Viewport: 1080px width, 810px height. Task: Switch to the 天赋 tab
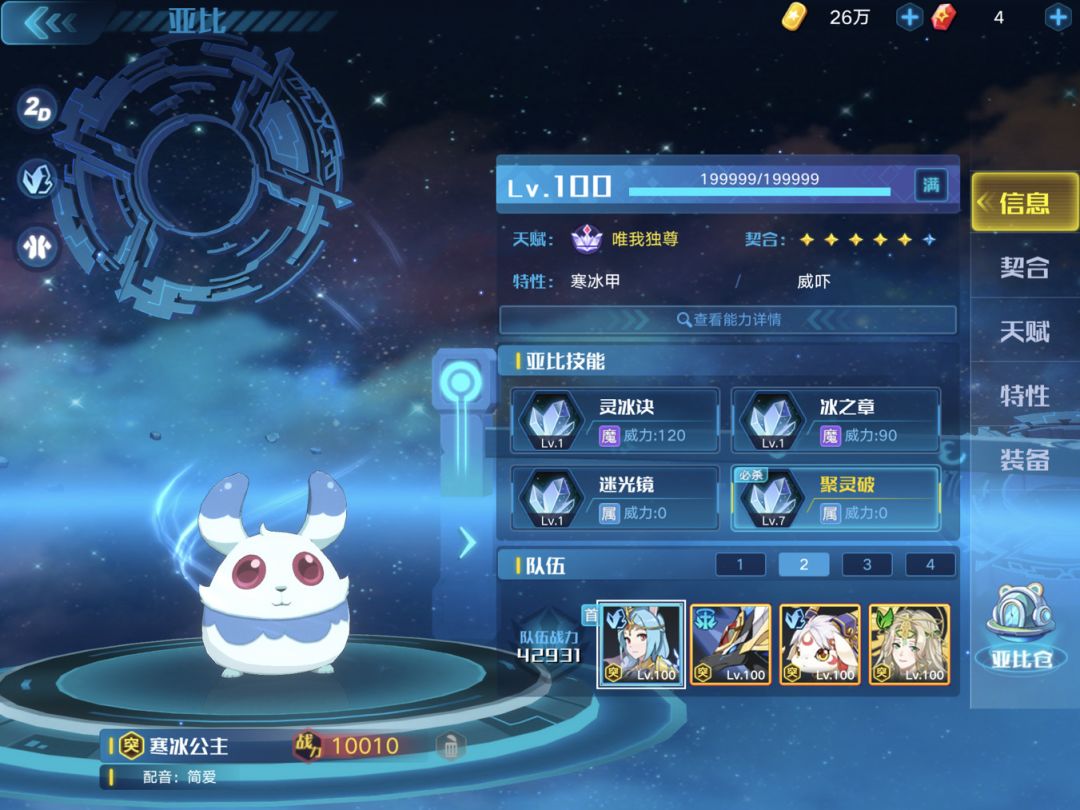tap(1025, 331)
